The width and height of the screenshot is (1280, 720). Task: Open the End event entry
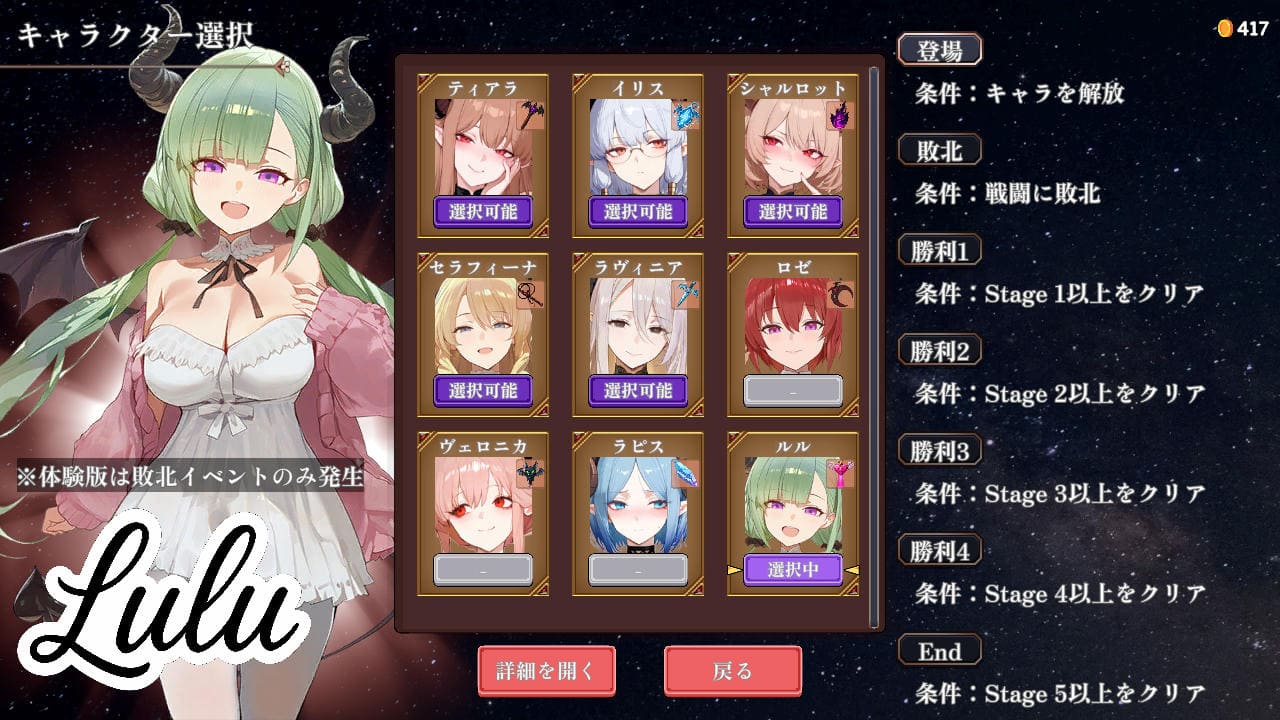coord(939,651)
